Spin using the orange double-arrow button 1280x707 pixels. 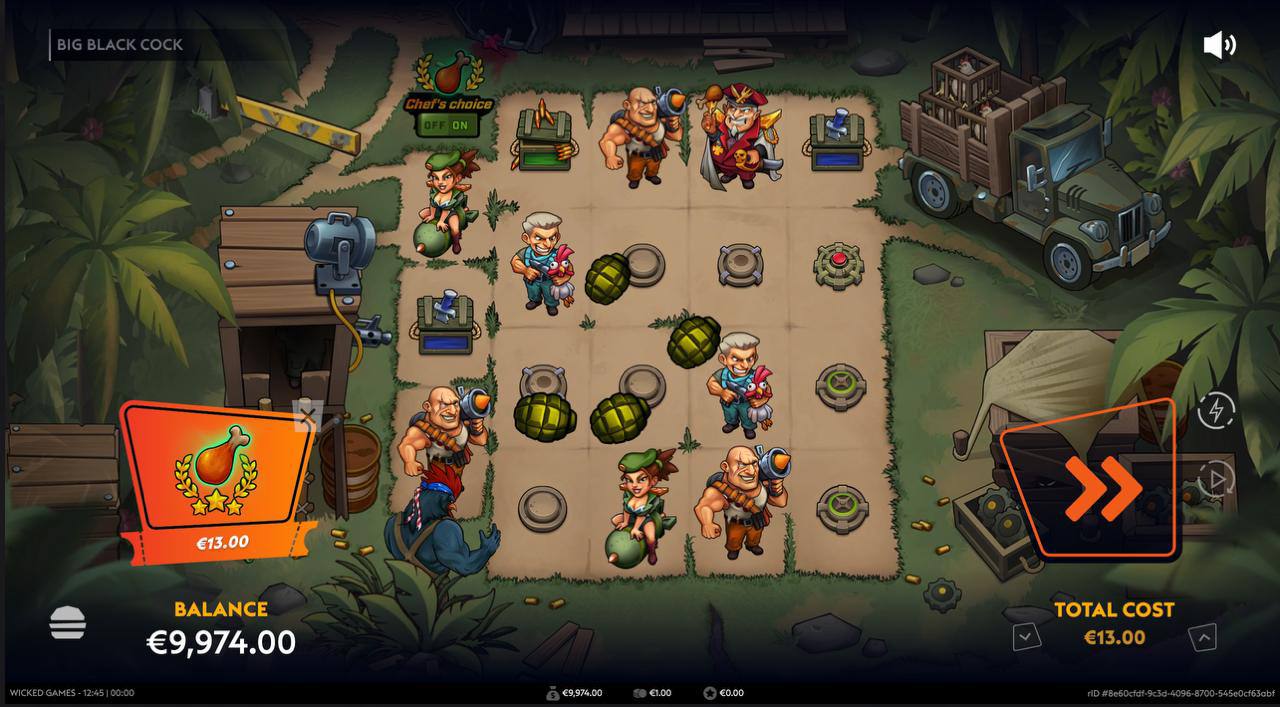pos(1101,487)
